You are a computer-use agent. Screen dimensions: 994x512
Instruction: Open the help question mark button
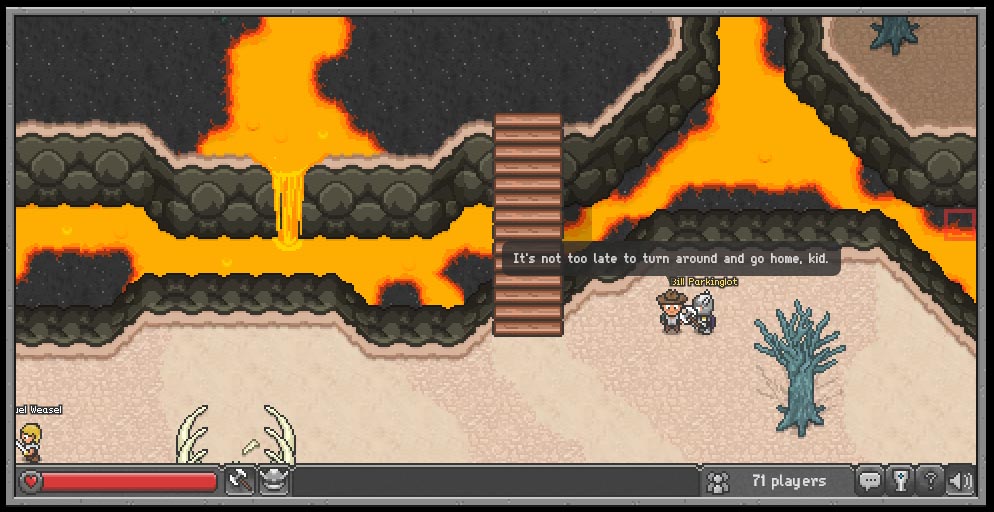tap(930, 481)
